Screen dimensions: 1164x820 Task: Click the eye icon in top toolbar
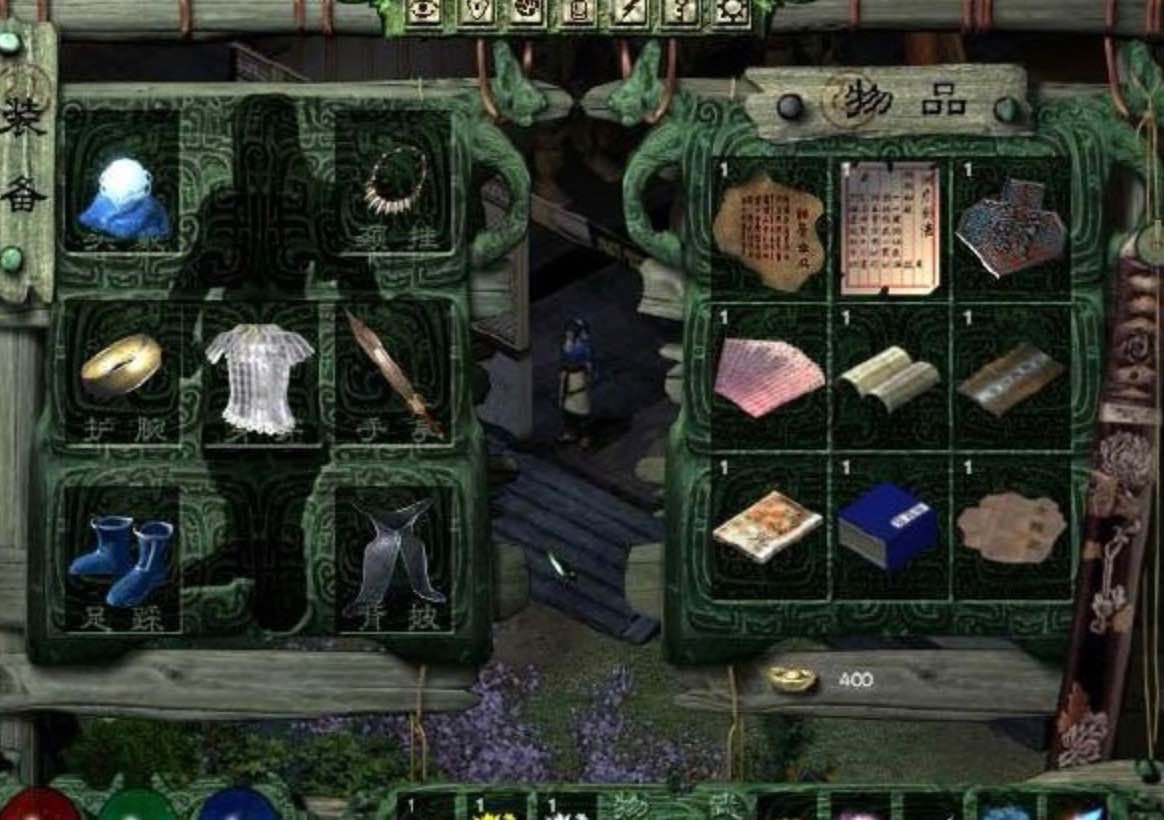(x=421, y=11)
